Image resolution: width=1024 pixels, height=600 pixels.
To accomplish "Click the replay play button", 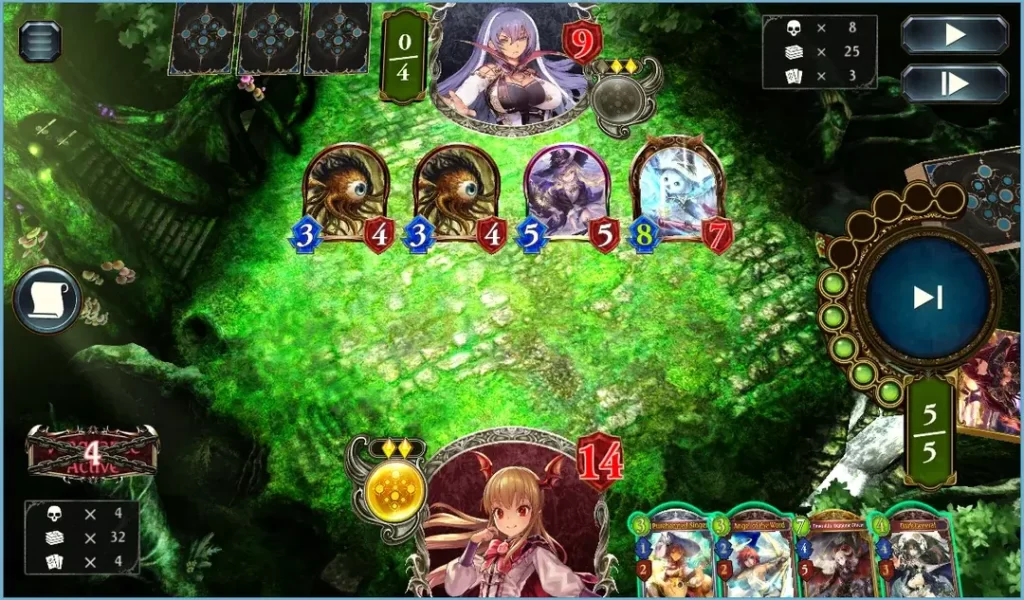I will pyautogui.click(x=954, y=35).
